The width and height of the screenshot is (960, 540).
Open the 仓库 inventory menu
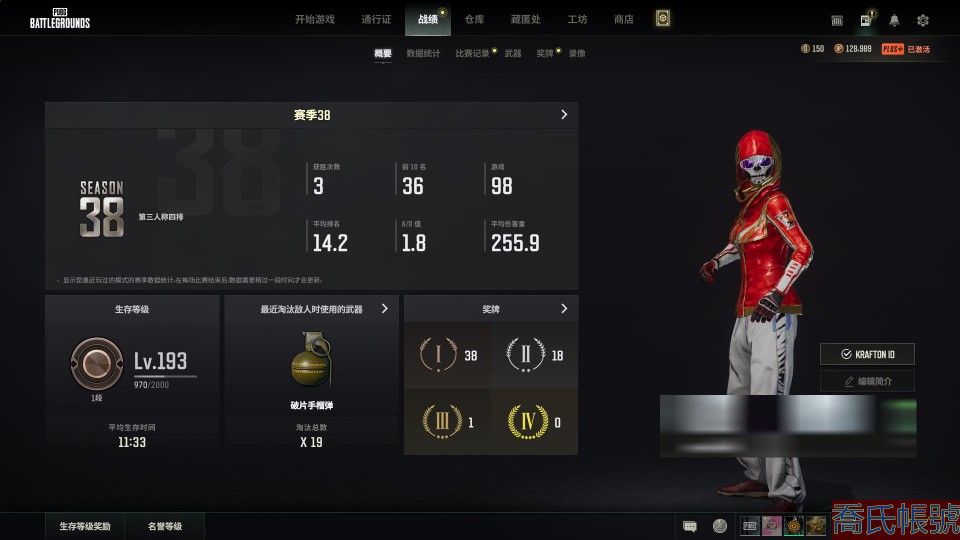pos(474,19)
